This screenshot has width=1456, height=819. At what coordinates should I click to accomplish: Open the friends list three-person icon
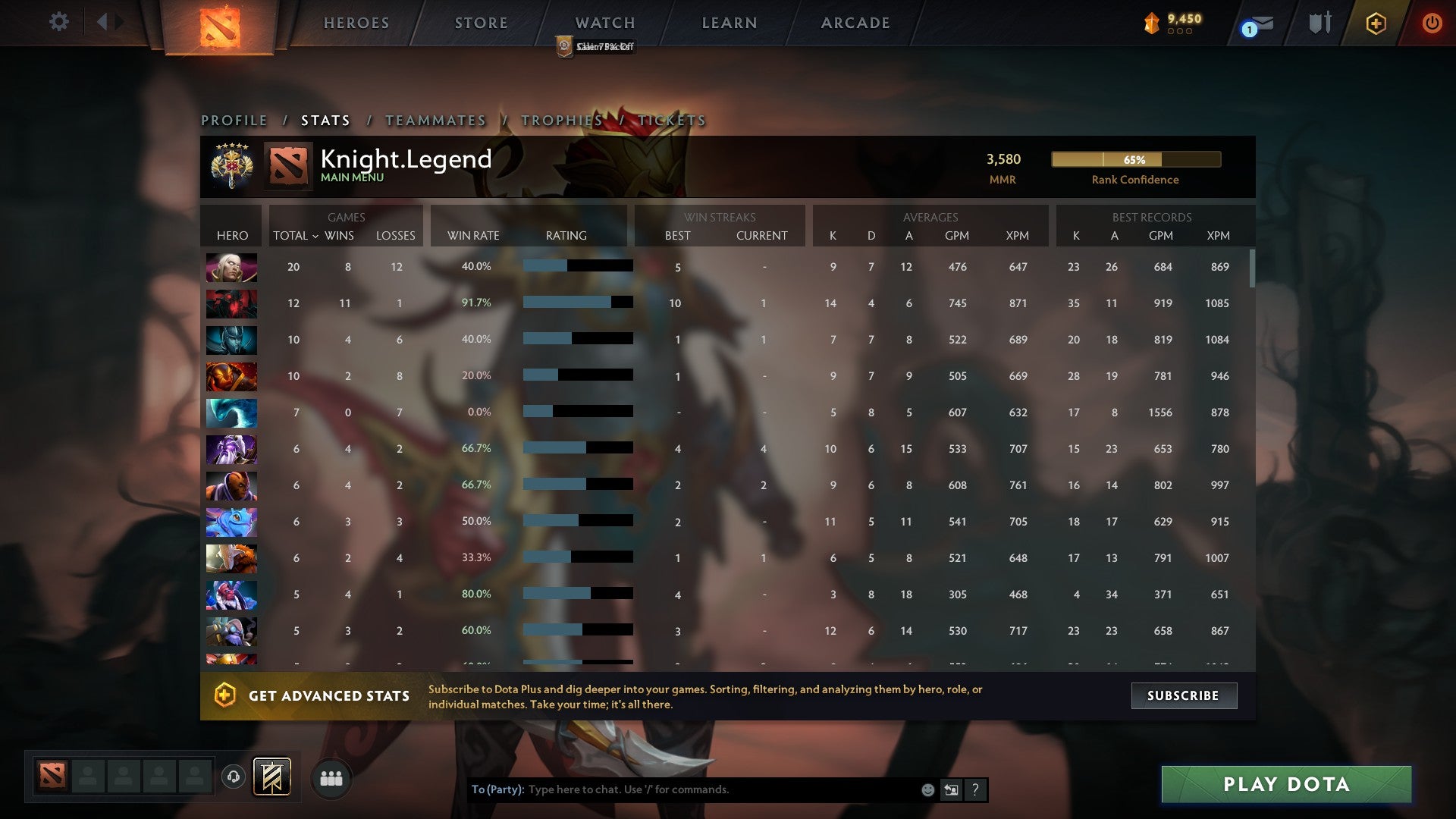click(330, 777)
